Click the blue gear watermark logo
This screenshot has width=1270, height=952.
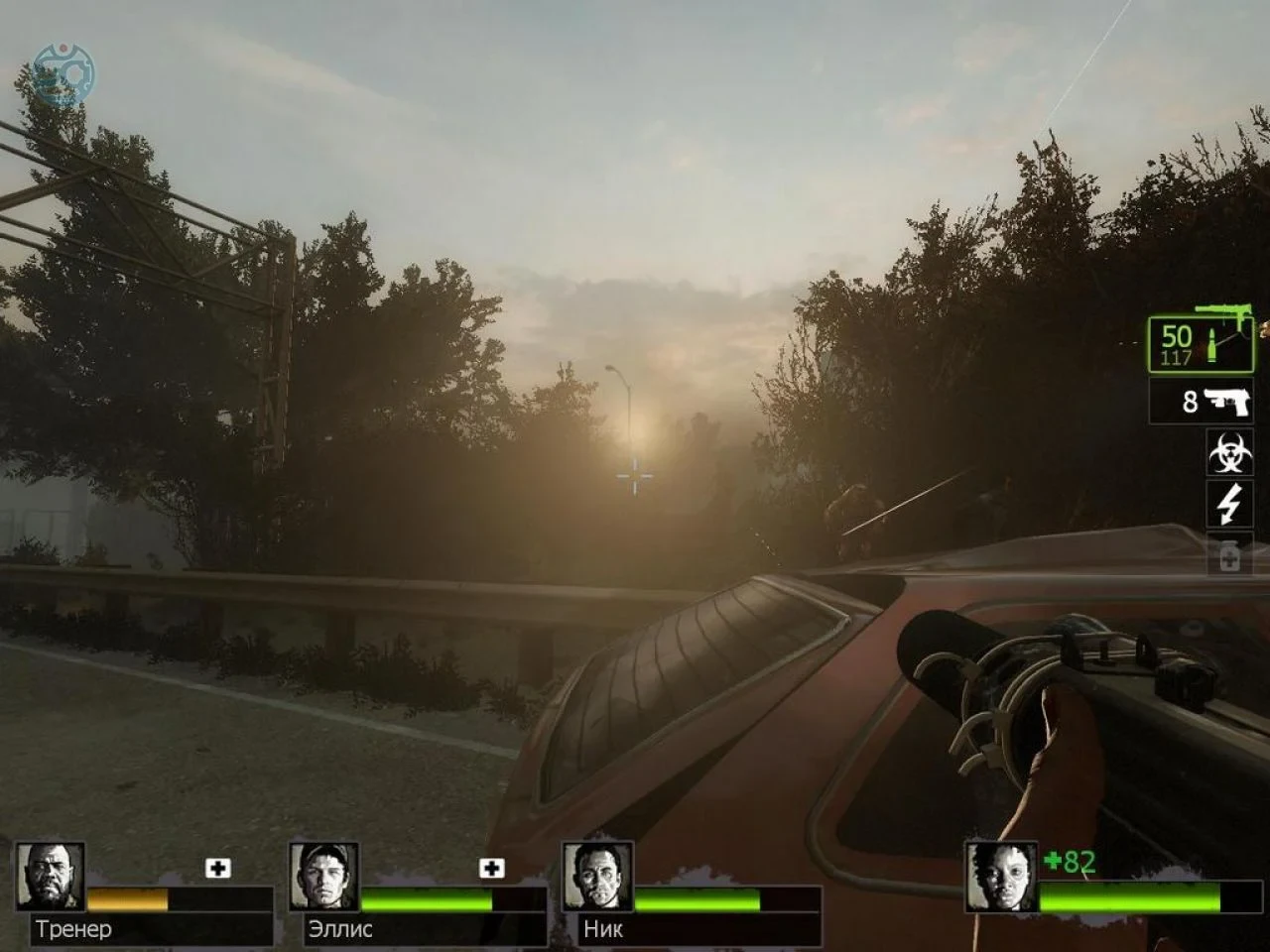[63, 73]
